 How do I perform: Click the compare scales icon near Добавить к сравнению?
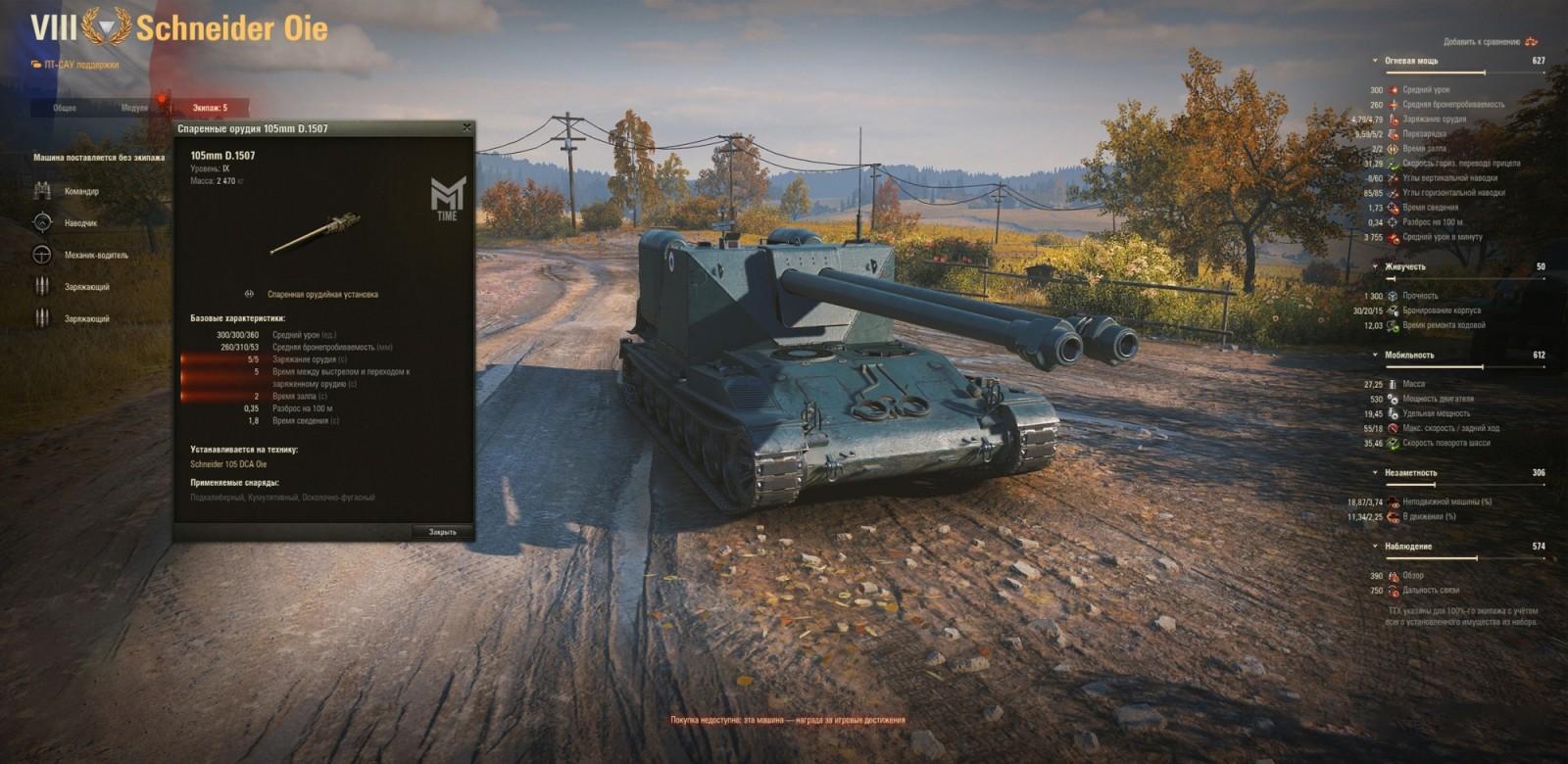tap(1531, 43)
